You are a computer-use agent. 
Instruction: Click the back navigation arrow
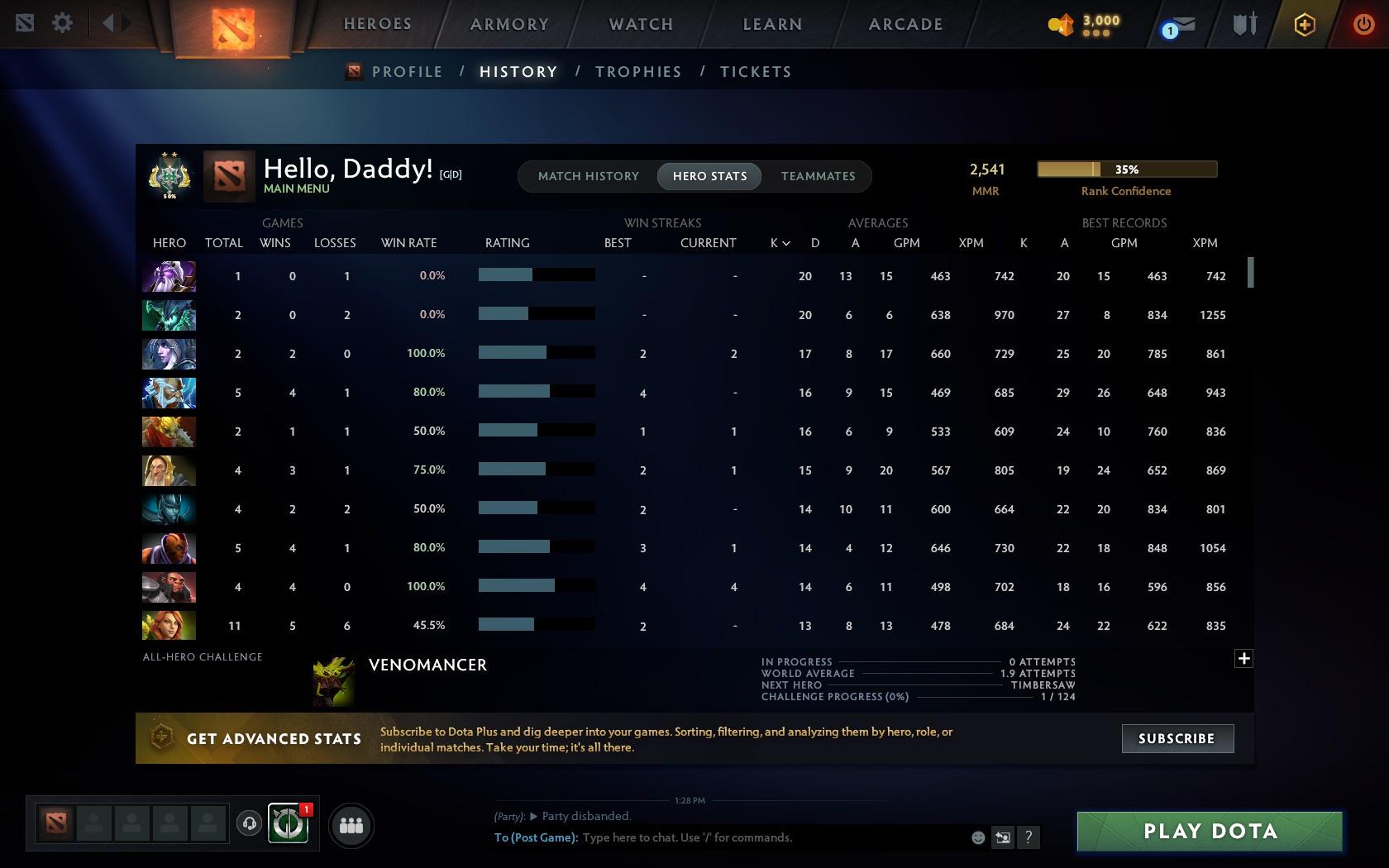coord(110,22)
